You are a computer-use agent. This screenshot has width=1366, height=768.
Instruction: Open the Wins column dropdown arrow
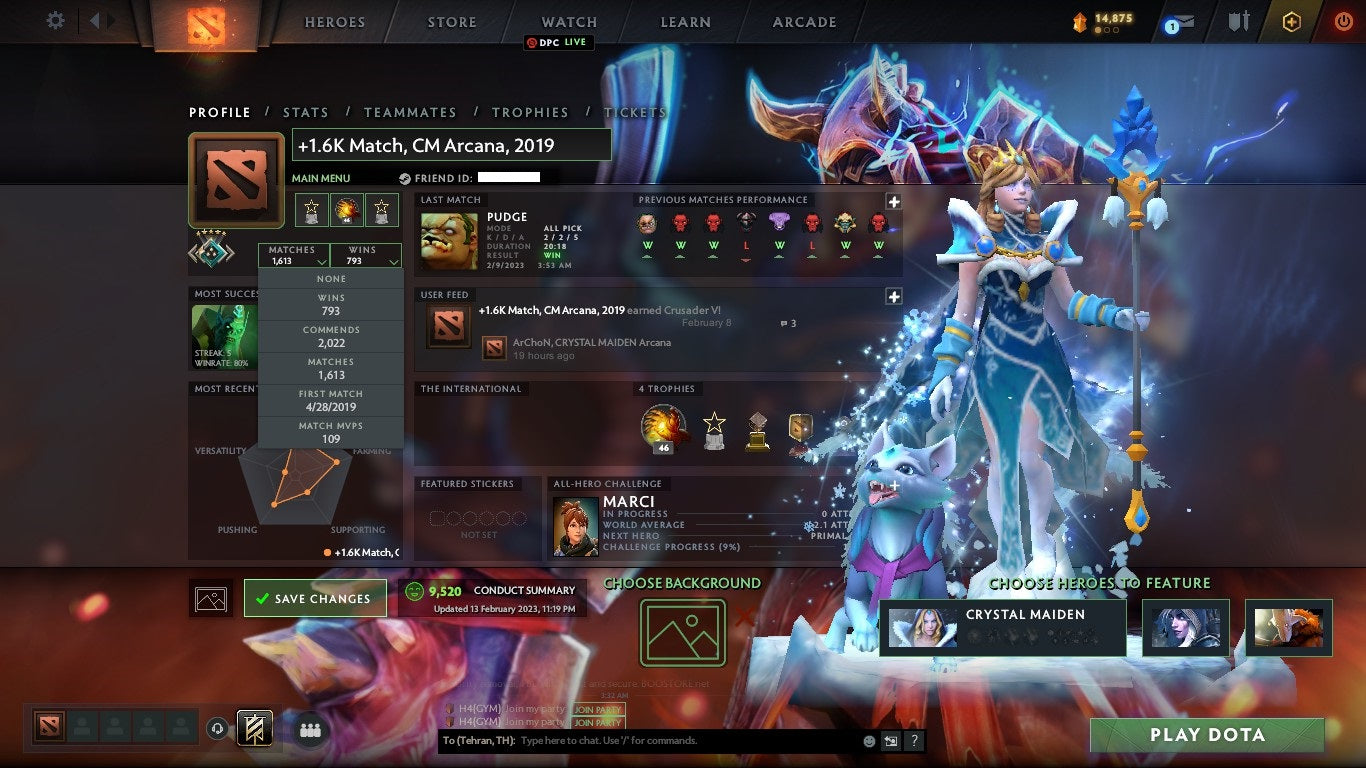pyautogui.click(x=391, y=261)
